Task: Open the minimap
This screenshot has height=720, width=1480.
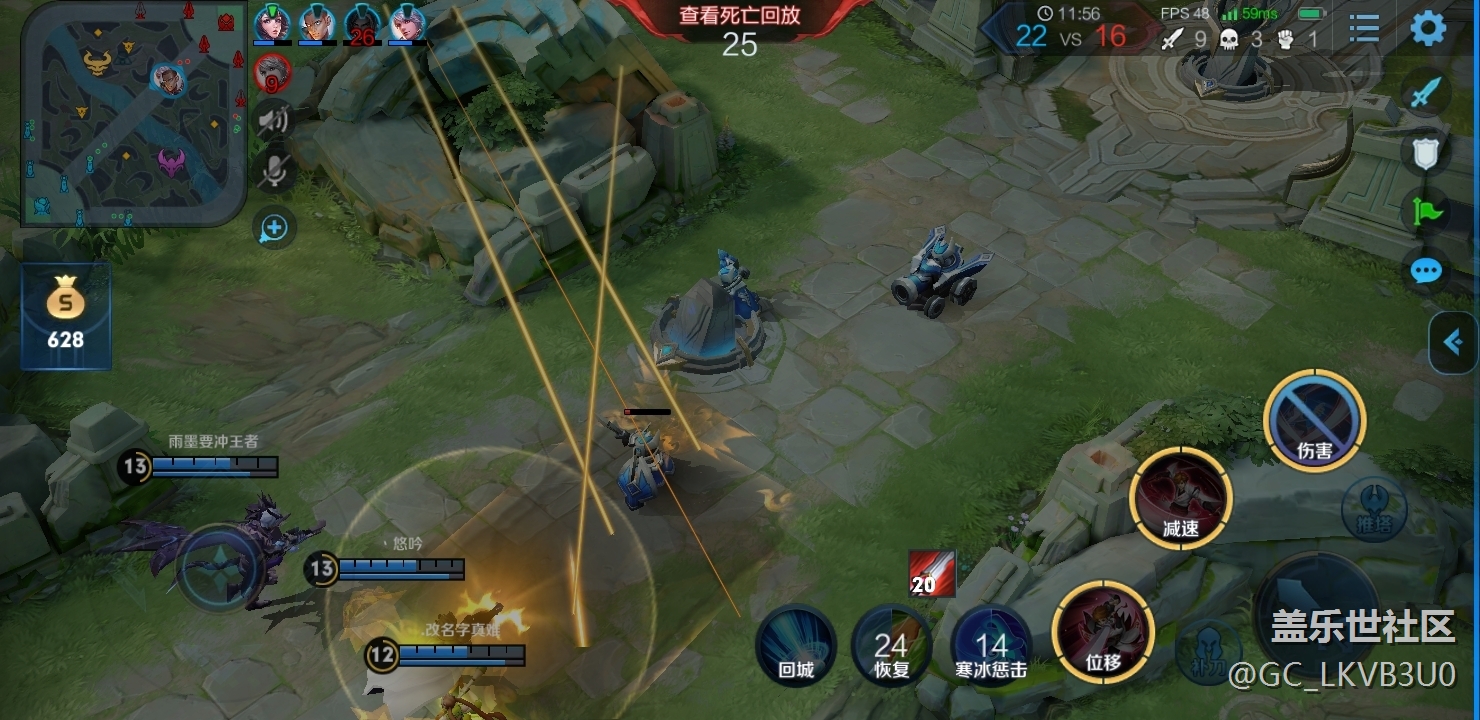Action: pyautogui.click(x=133, y=113)
